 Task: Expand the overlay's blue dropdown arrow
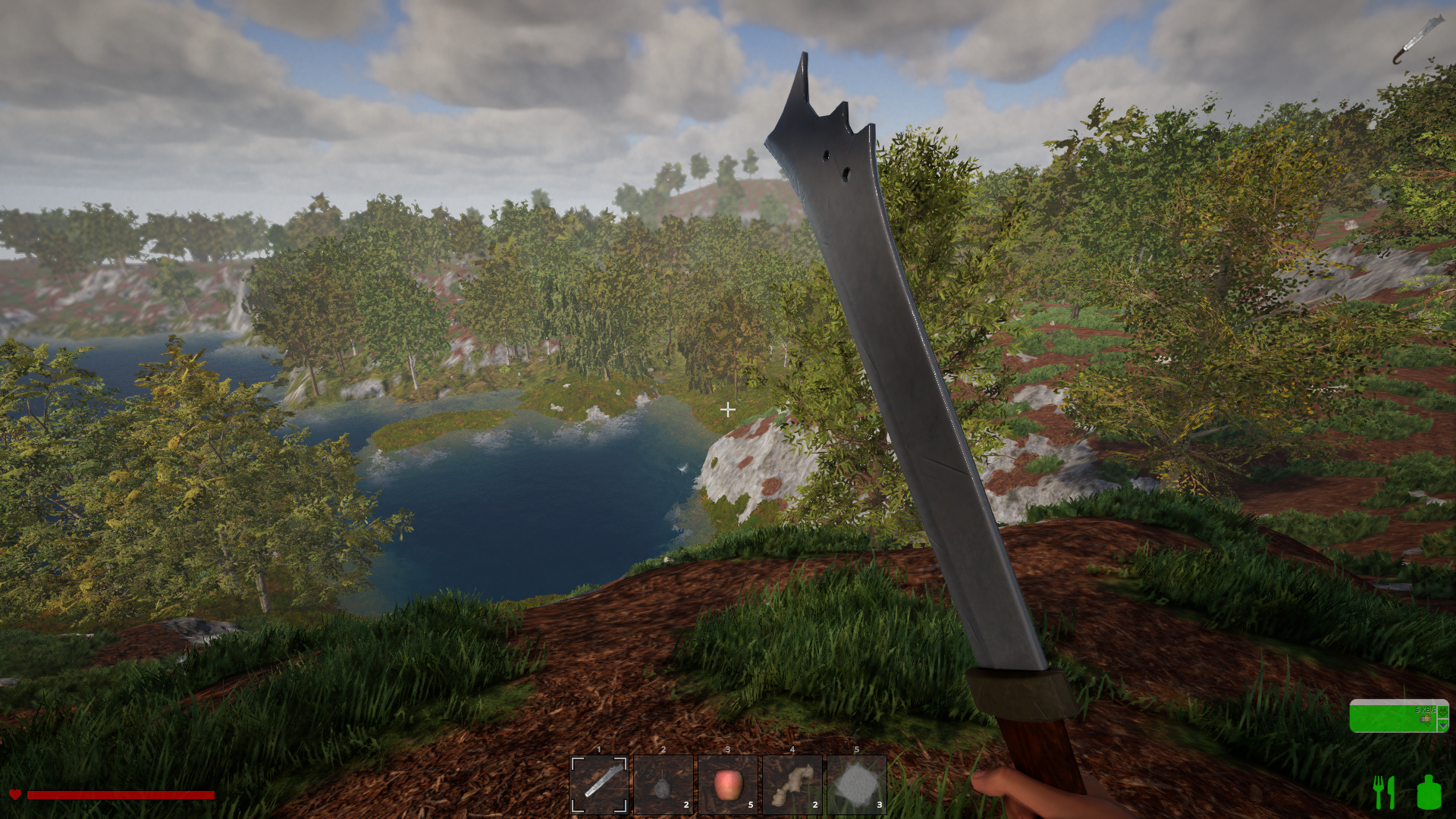tap(1443, 725)
